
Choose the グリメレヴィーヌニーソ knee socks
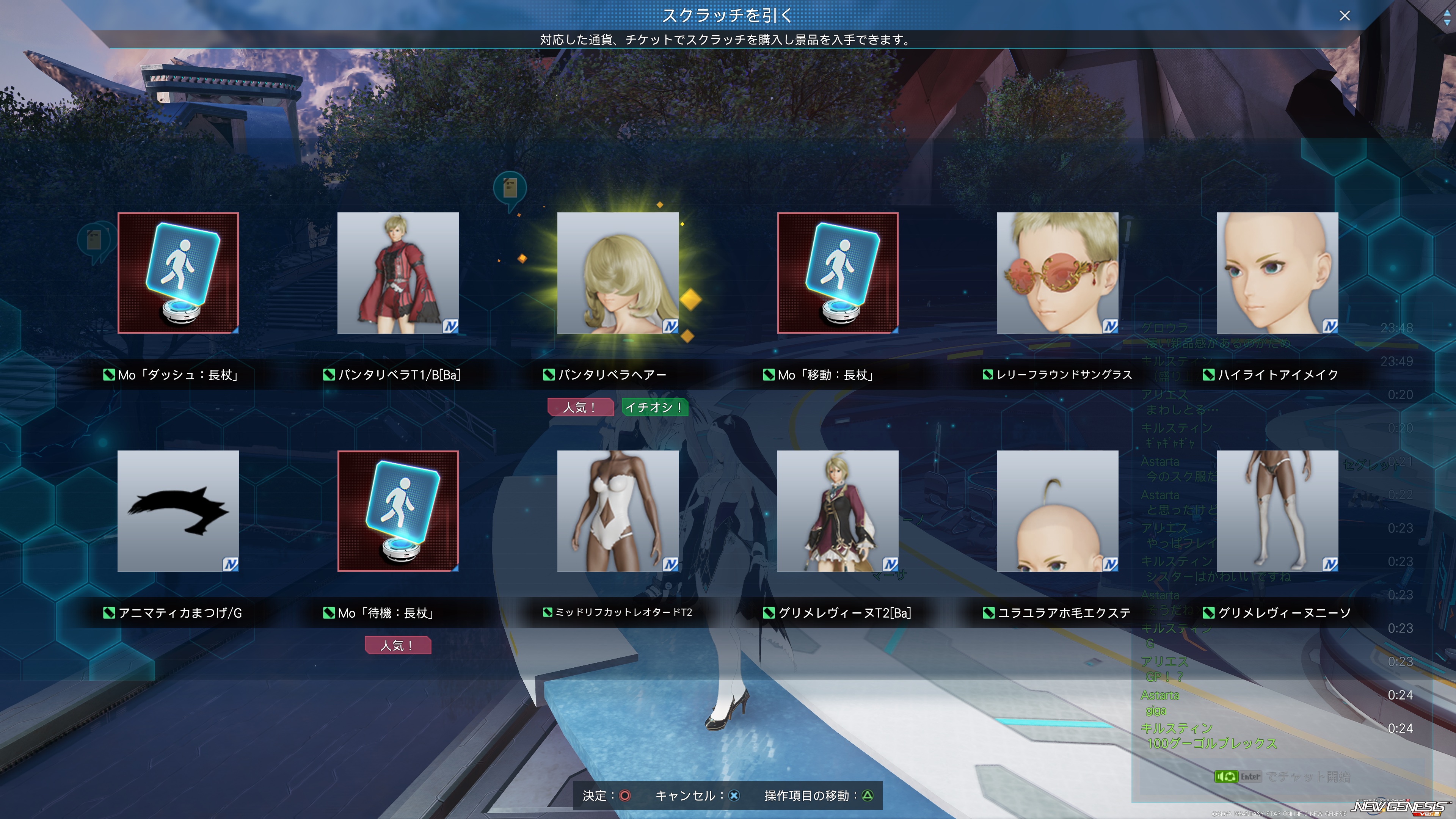pyautogui.click(x=1277, y=511)
